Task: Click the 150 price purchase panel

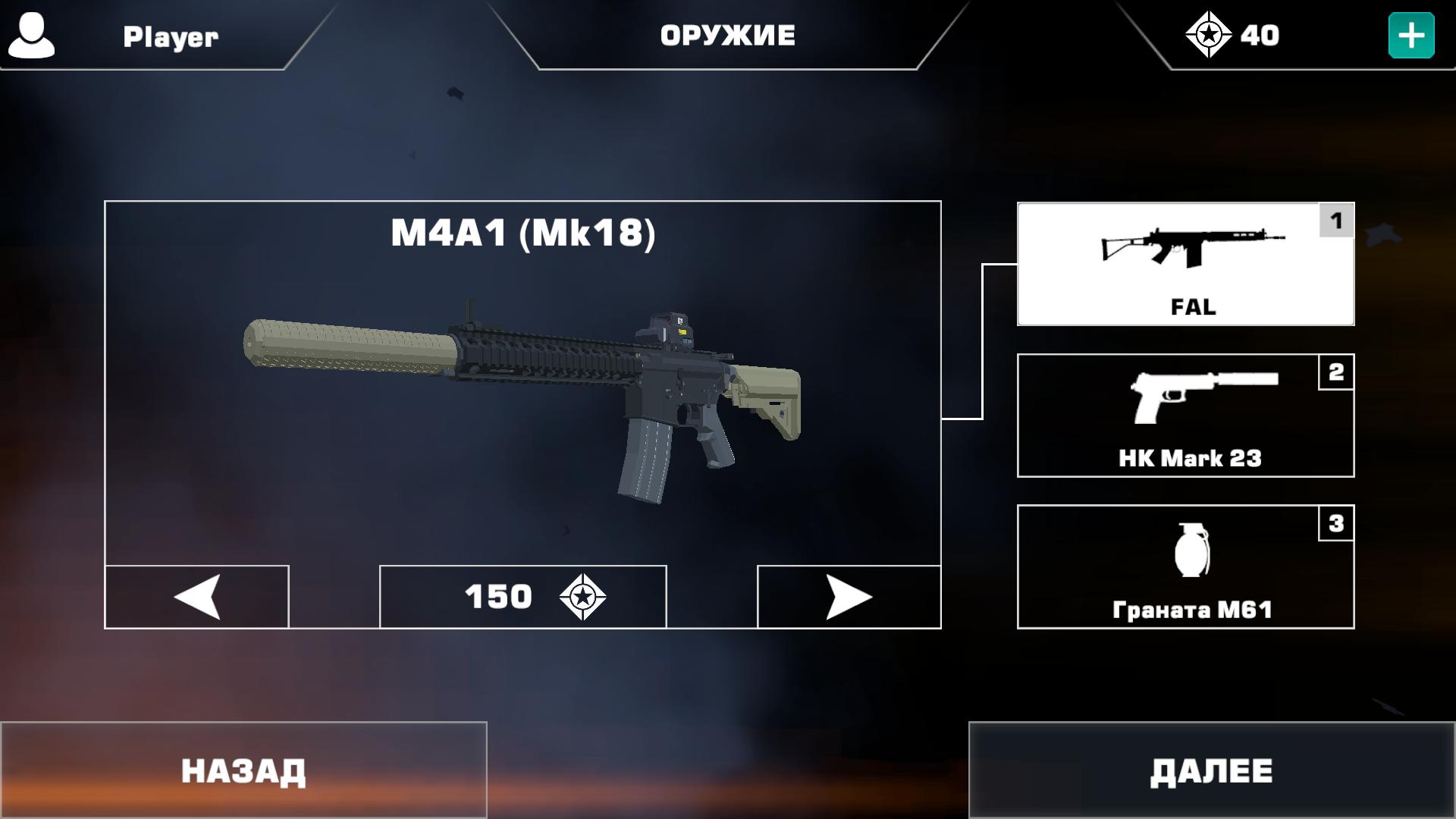Action: click(522, 597)
